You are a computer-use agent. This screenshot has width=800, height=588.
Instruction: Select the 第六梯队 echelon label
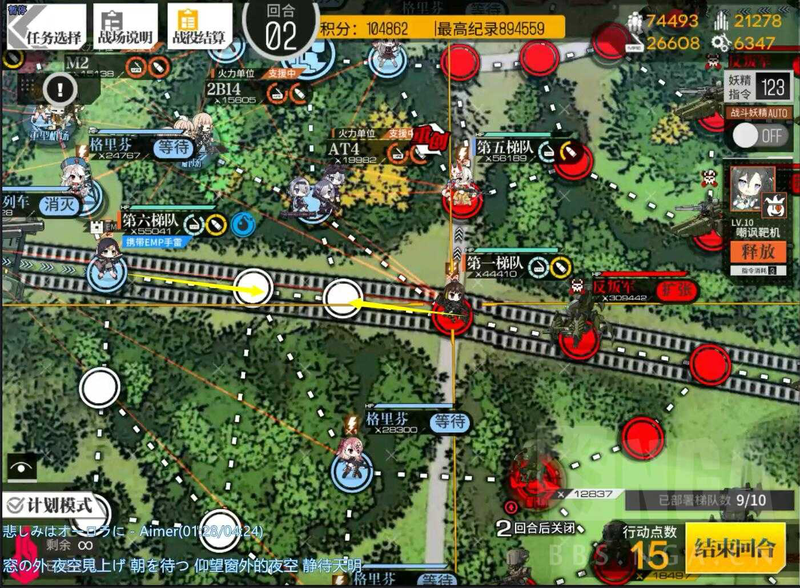click(x=149, y=219)
